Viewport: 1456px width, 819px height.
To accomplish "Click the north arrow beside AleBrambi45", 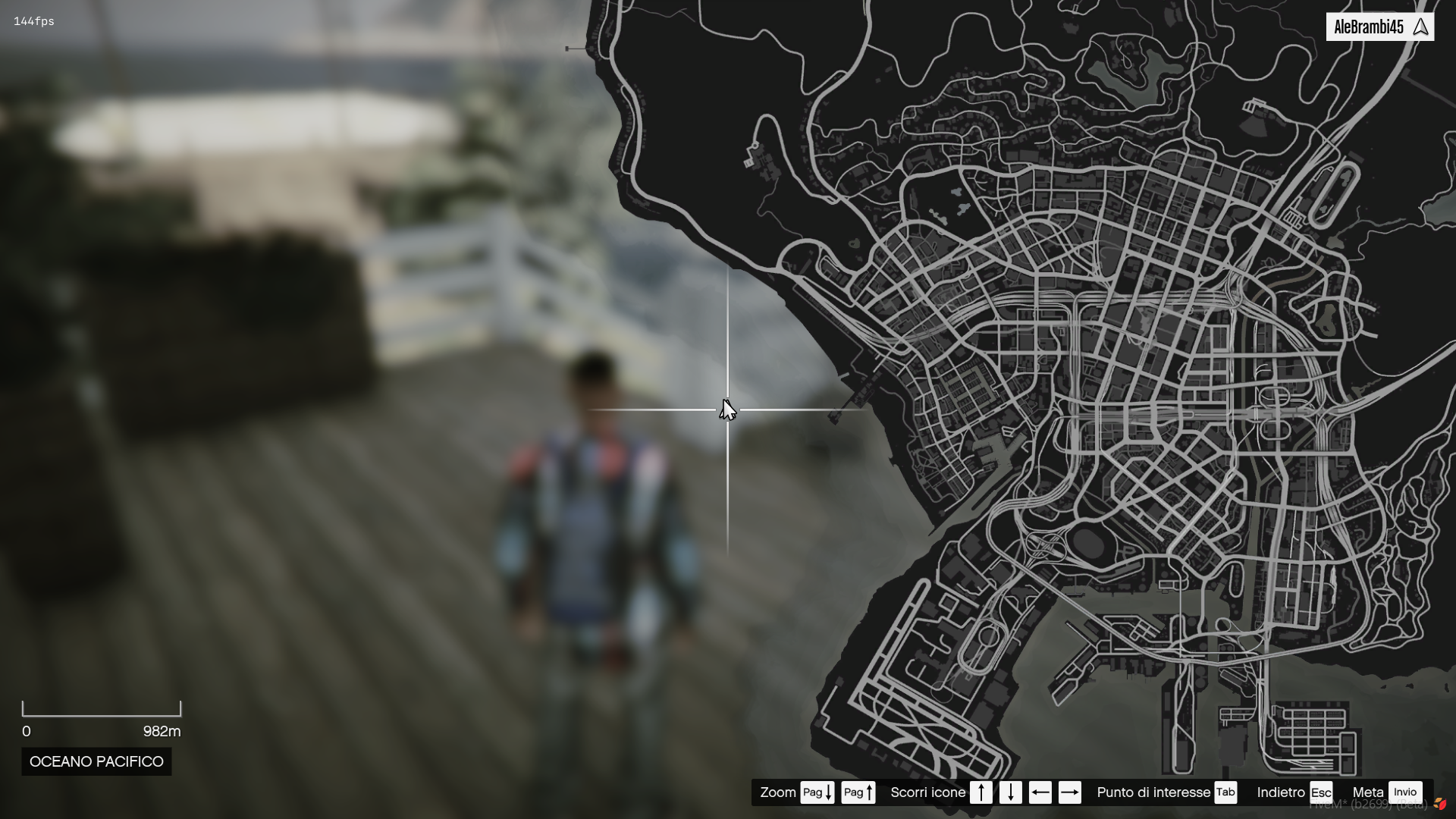I will tap(1421, 26).
